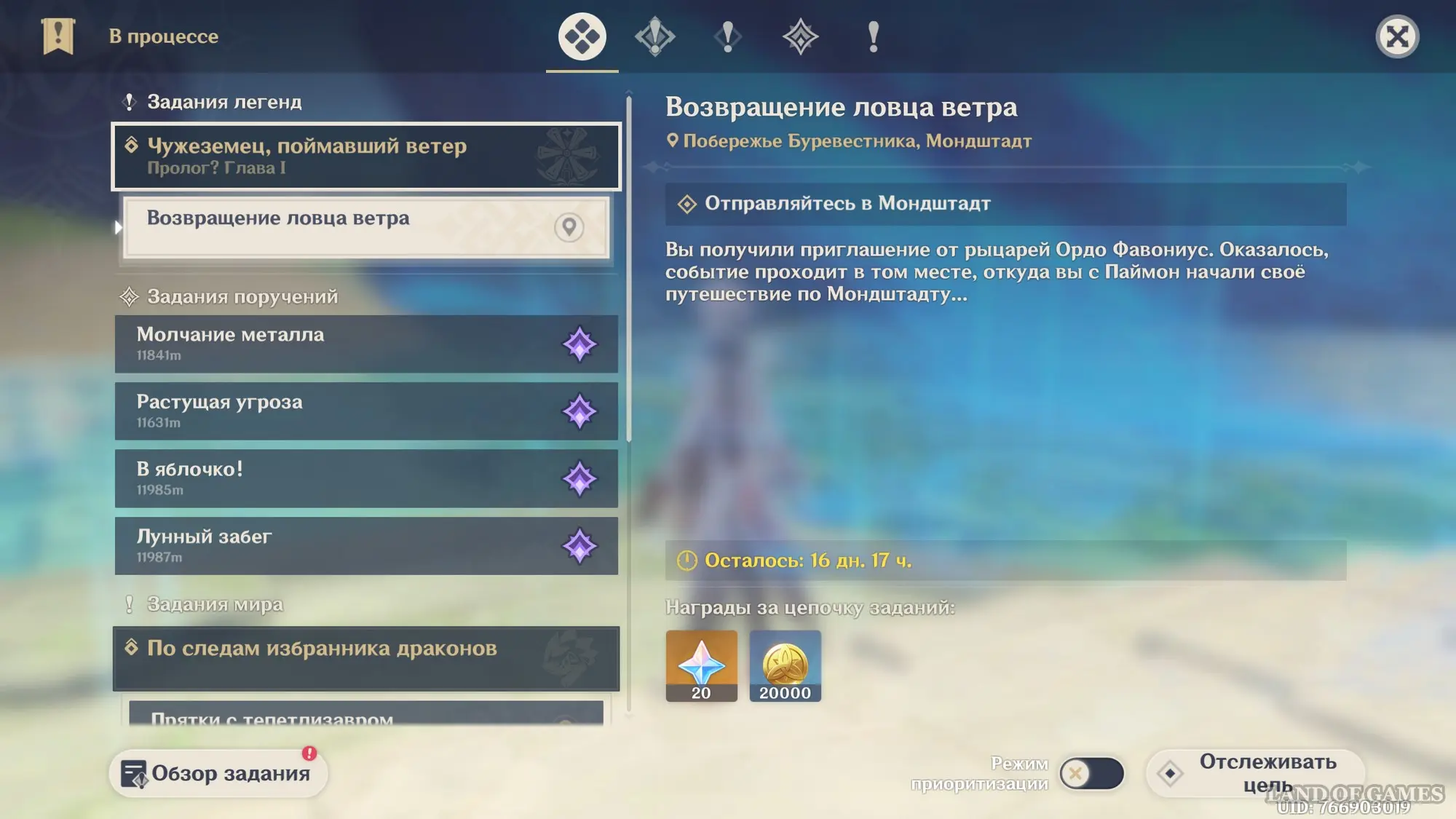
Task: Open the «Обзор задания» quest overview
Action: pyautogui.click(x=218, y=773)
